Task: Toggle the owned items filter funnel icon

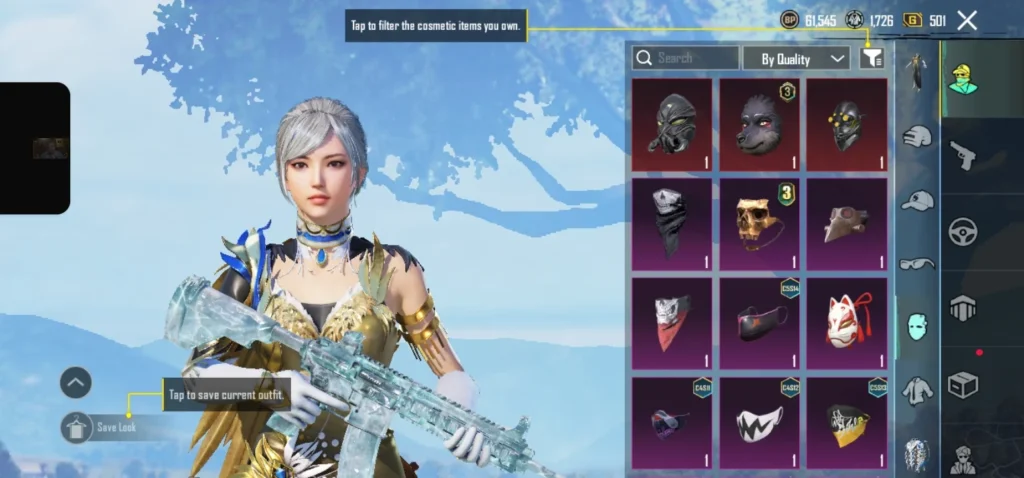Action: (x=871, y=58)
